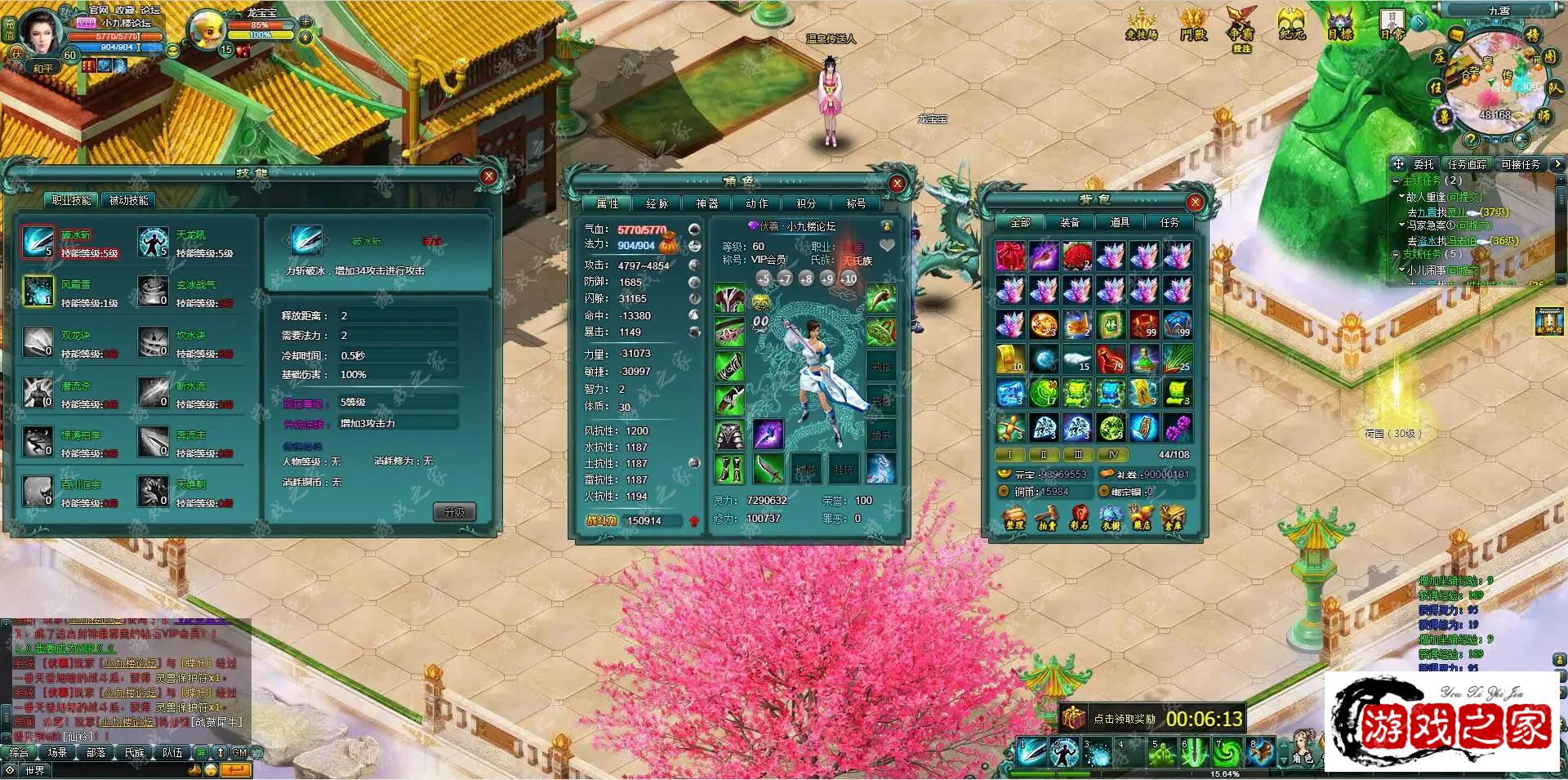The width and height of the screenshot is (1568, 780).
Task: Close the 角色 character window
Action: (897, 184)
